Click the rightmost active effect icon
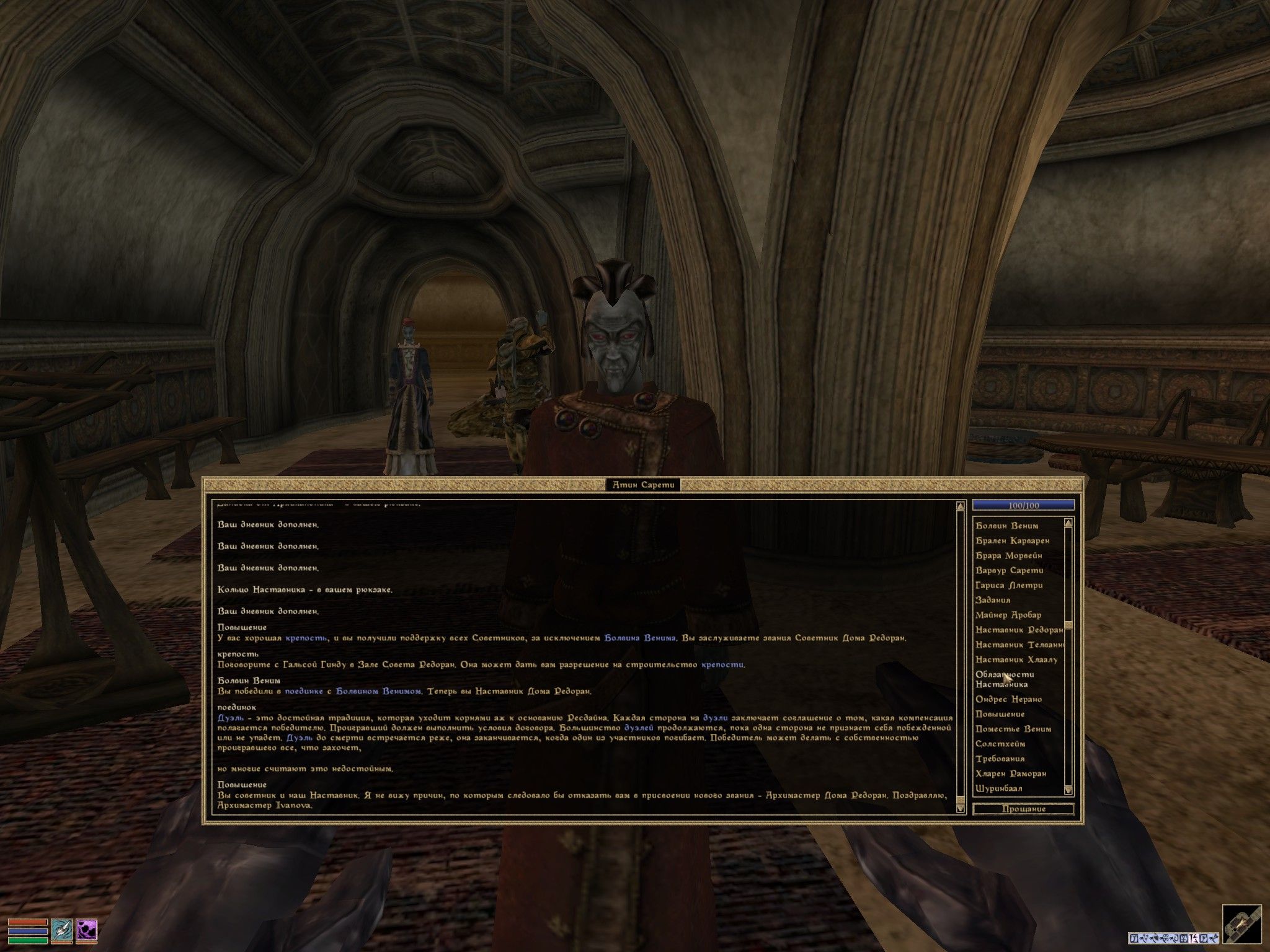1270x952 pixels. (x=1214, y=938)
